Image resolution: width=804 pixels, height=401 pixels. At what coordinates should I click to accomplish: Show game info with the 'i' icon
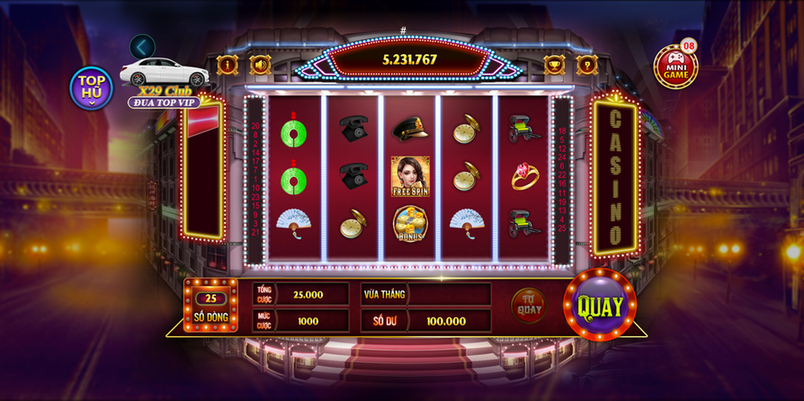click(227, 65)
